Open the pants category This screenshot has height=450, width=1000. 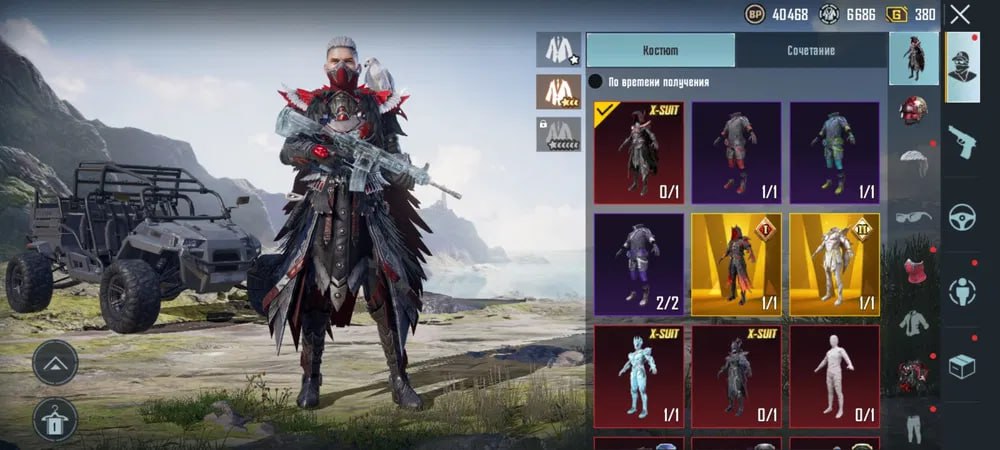[913, 427]
